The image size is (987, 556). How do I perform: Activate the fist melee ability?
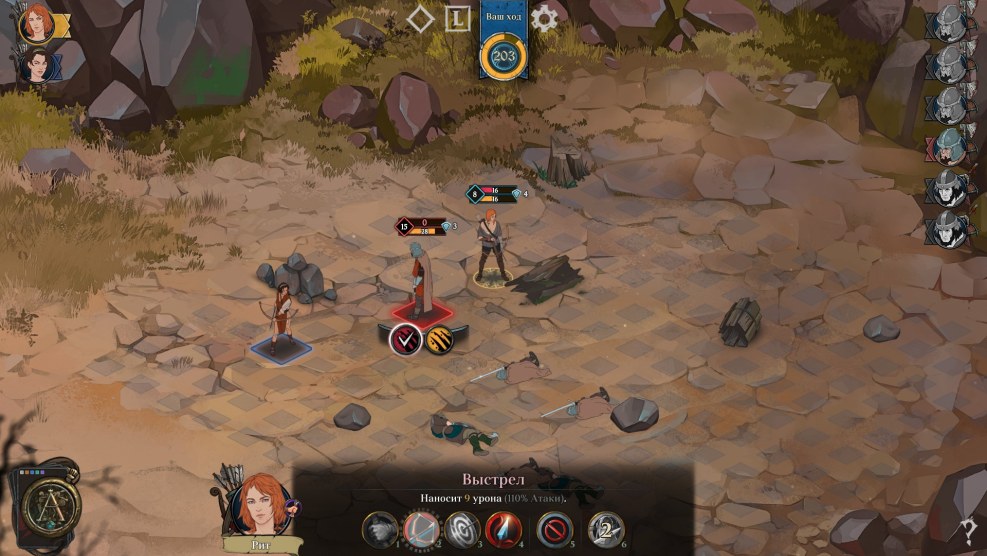click(x=377, y=528)
